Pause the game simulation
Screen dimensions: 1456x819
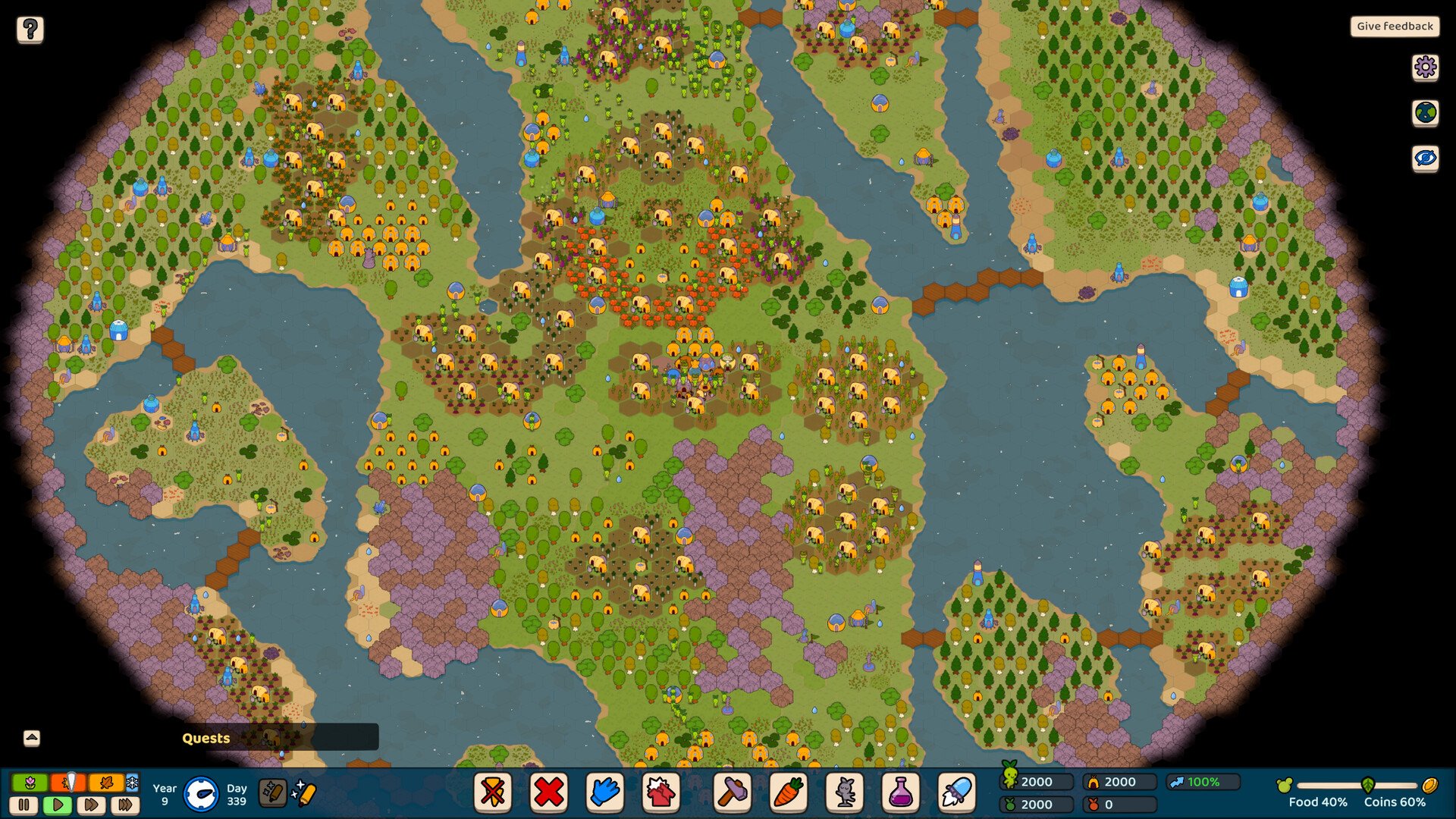coord(24,805)
